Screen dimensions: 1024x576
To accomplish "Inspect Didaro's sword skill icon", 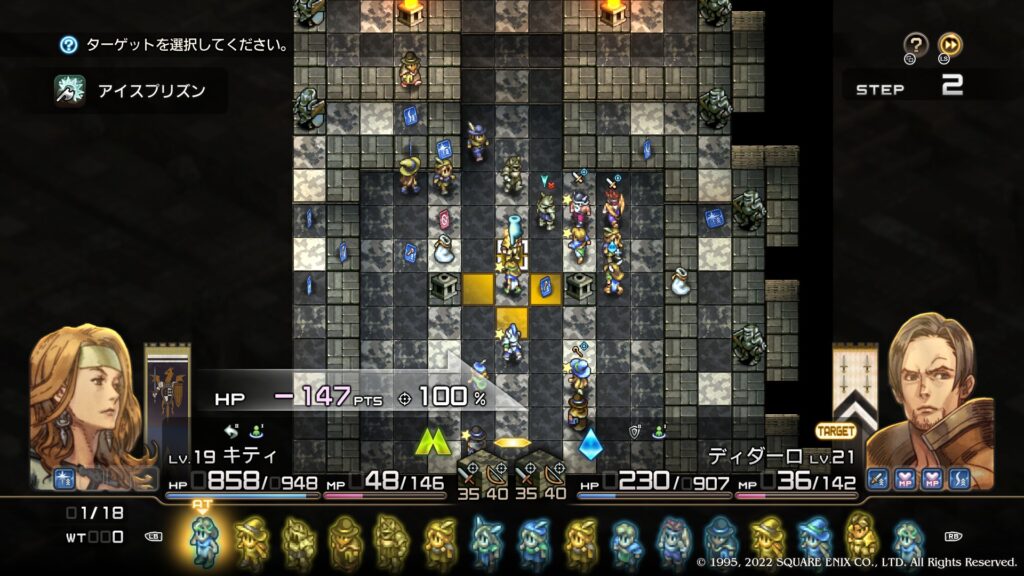I will [877, 479].
